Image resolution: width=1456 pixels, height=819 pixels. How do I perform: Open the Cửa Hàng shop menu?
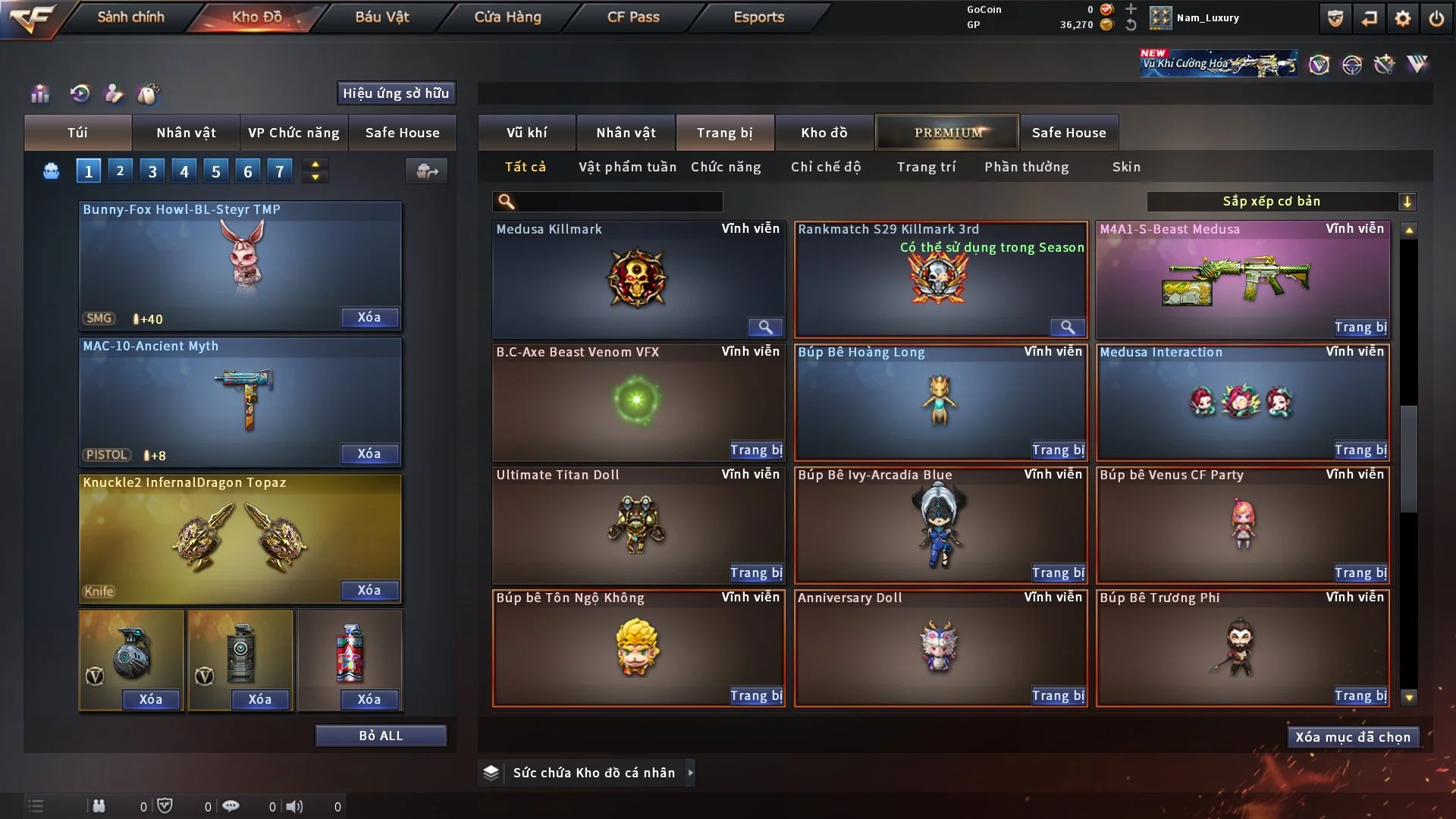point(507,17)
